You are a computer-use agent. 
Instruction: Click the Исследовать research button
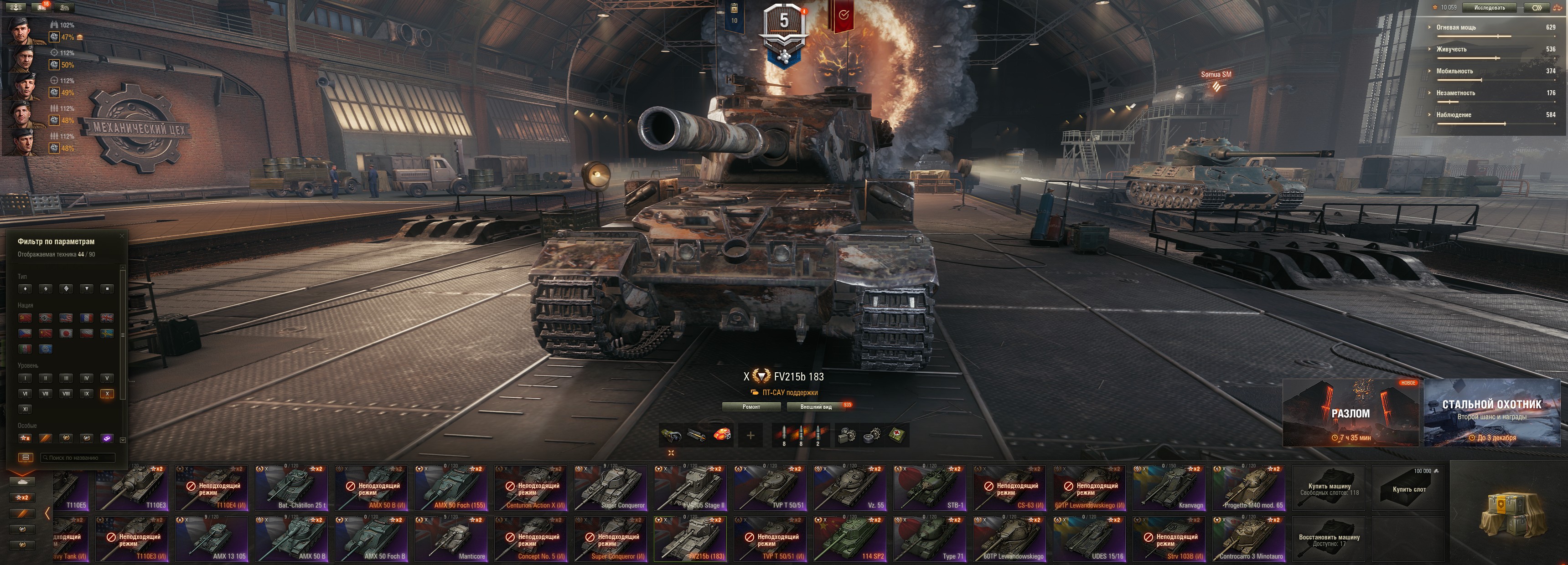1489,8
